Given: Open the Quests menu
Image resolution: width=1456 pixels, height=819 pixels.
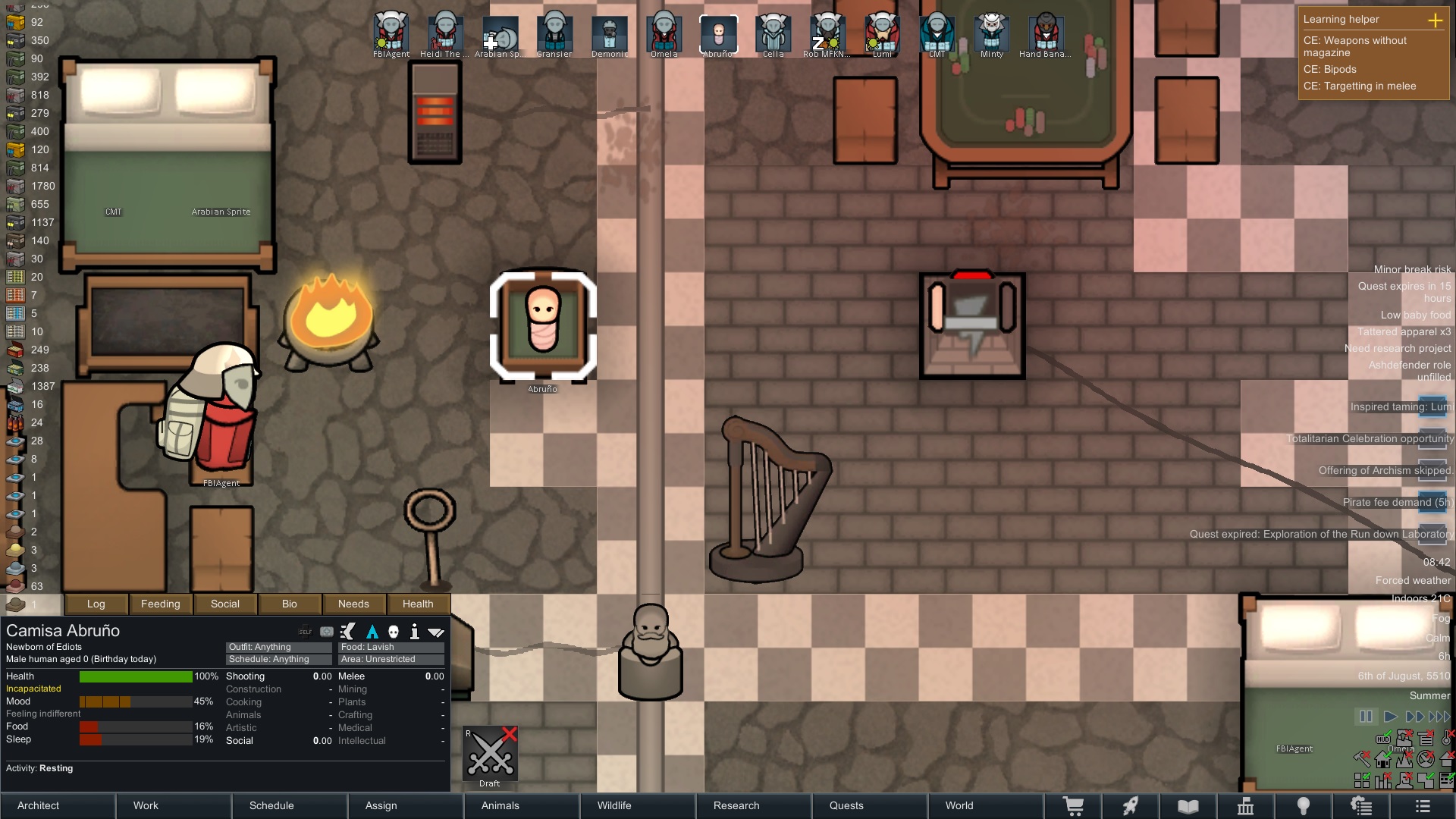Looking at the screenshot, I should point(869,805).
